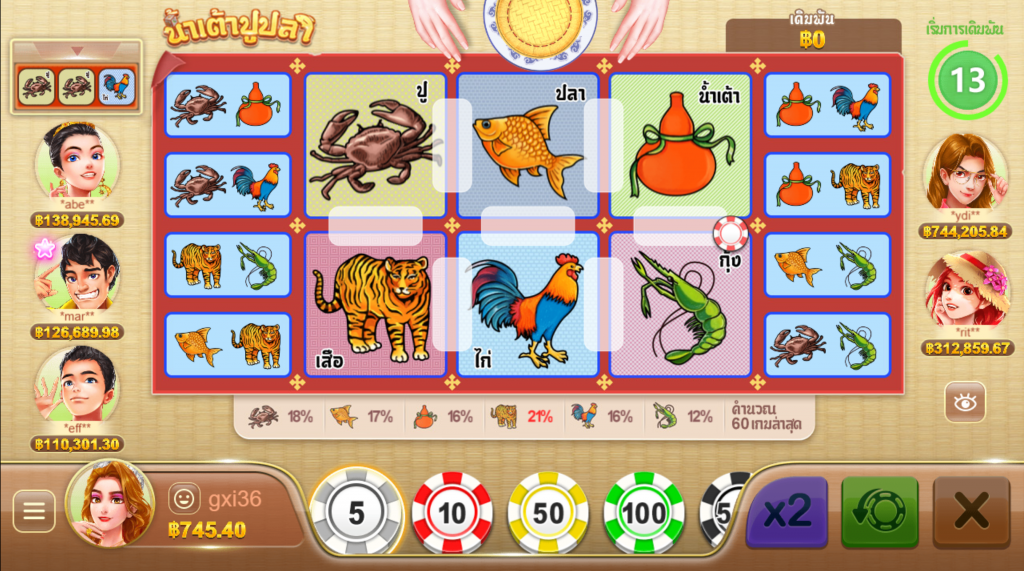Choose the green 100 chip
The height and width of the screenshot is (571, 1024).
click(x=644, y=513)
